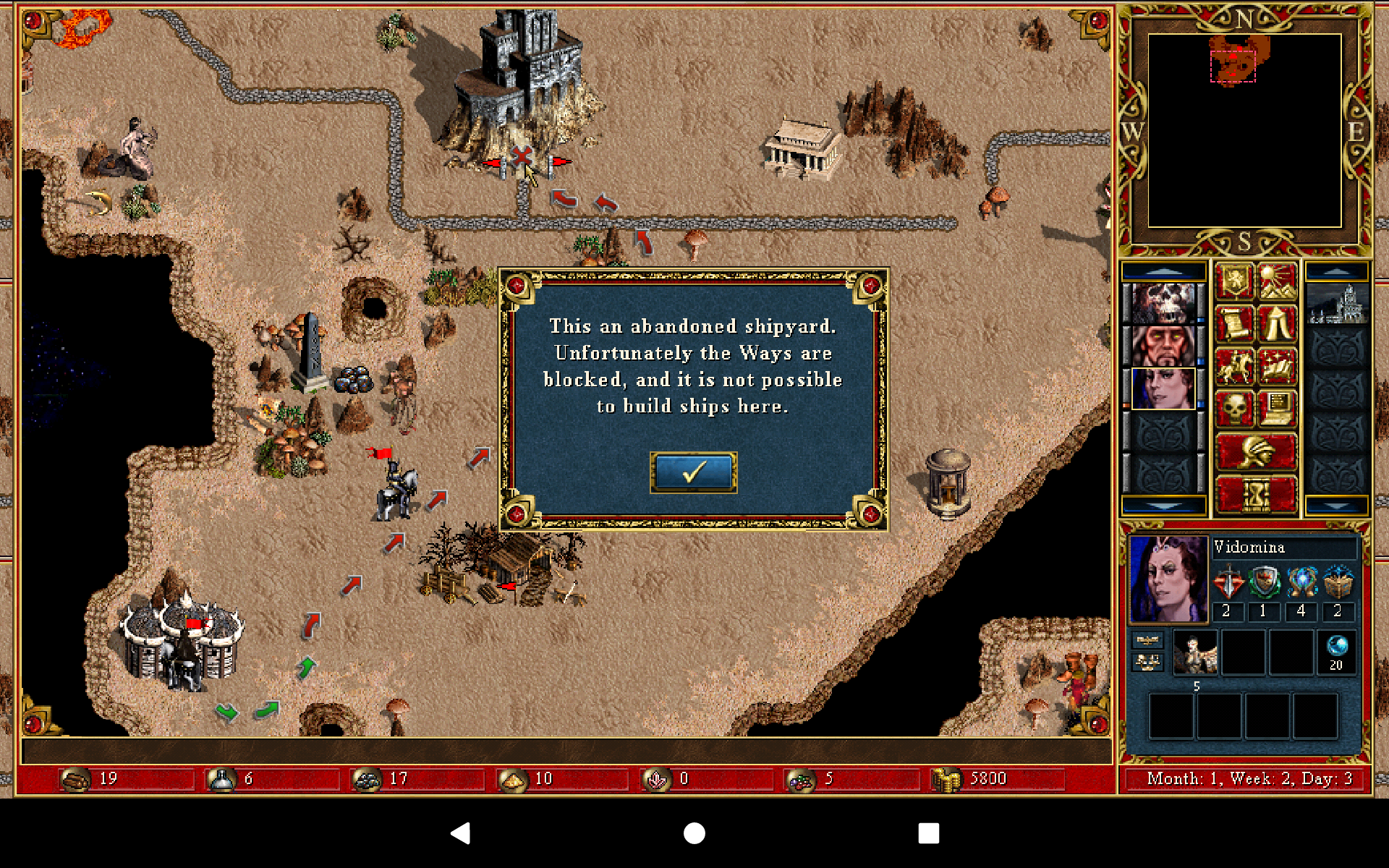
Task: End the turn with the hourglass button
Action: tap(1256, 495)
